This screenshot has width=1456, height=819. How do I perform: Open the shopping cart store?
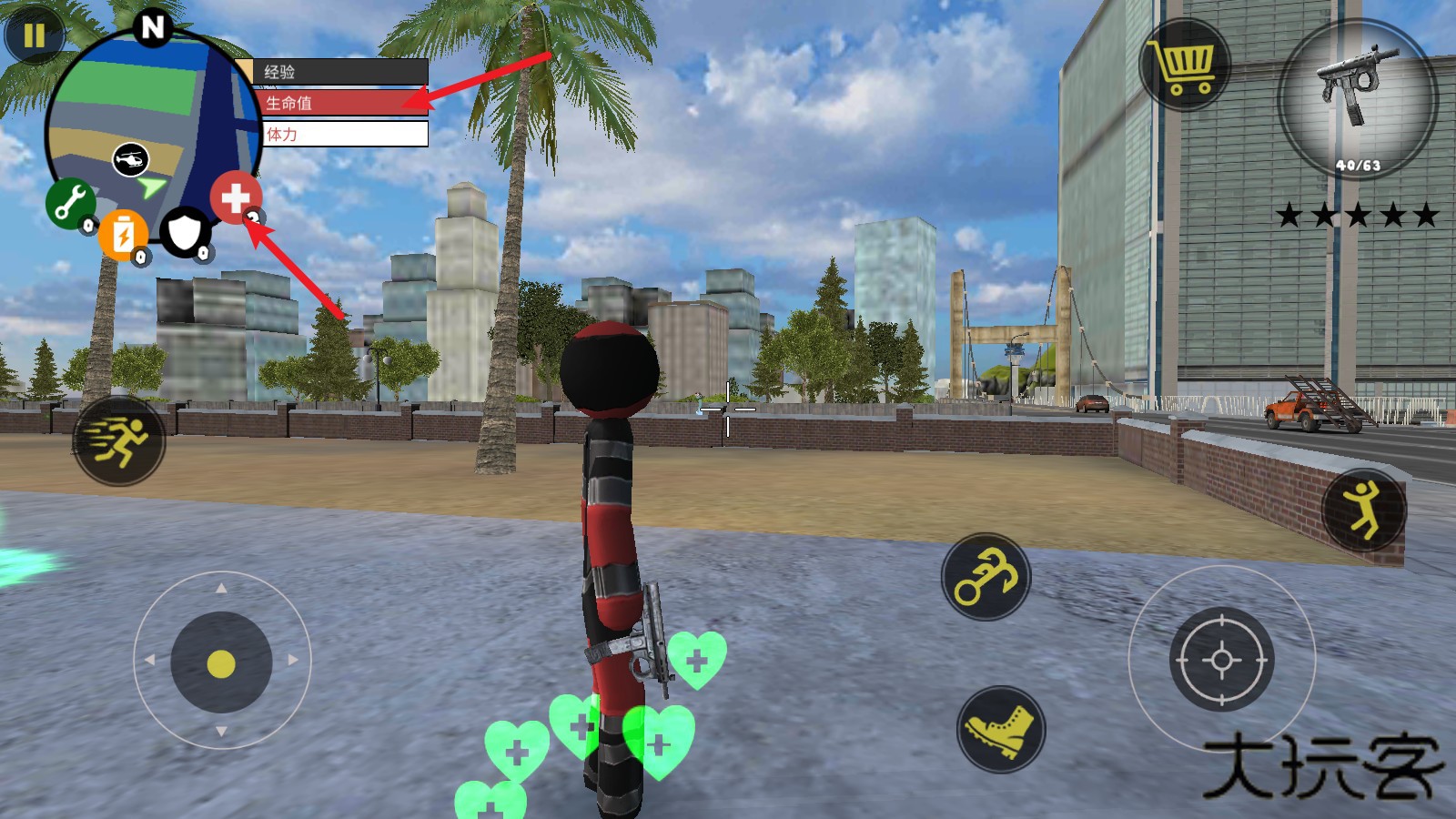click(x=1184, y=66)
